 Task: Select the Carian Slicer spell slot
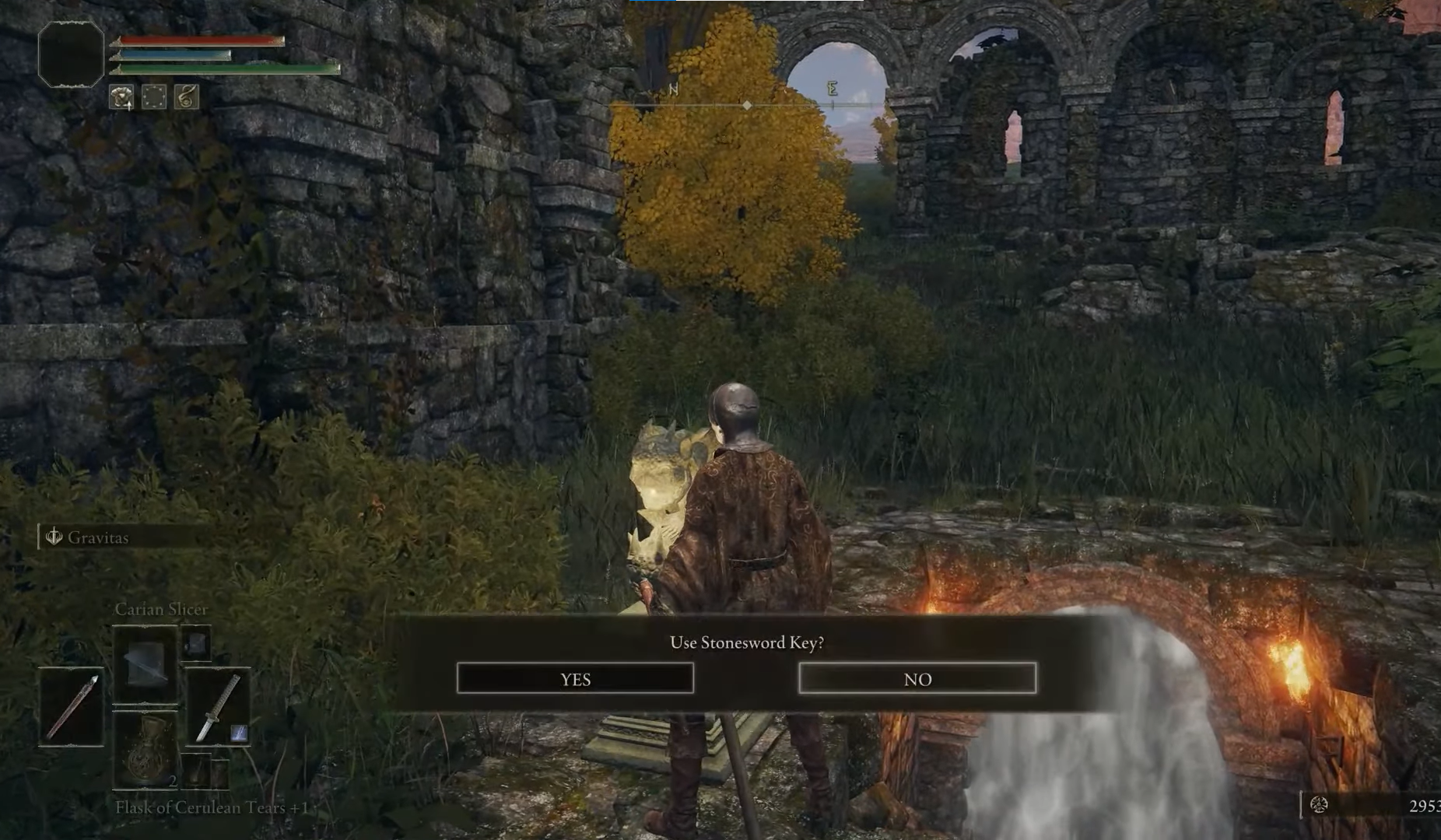pyautogui.click(x=146, y=664)
